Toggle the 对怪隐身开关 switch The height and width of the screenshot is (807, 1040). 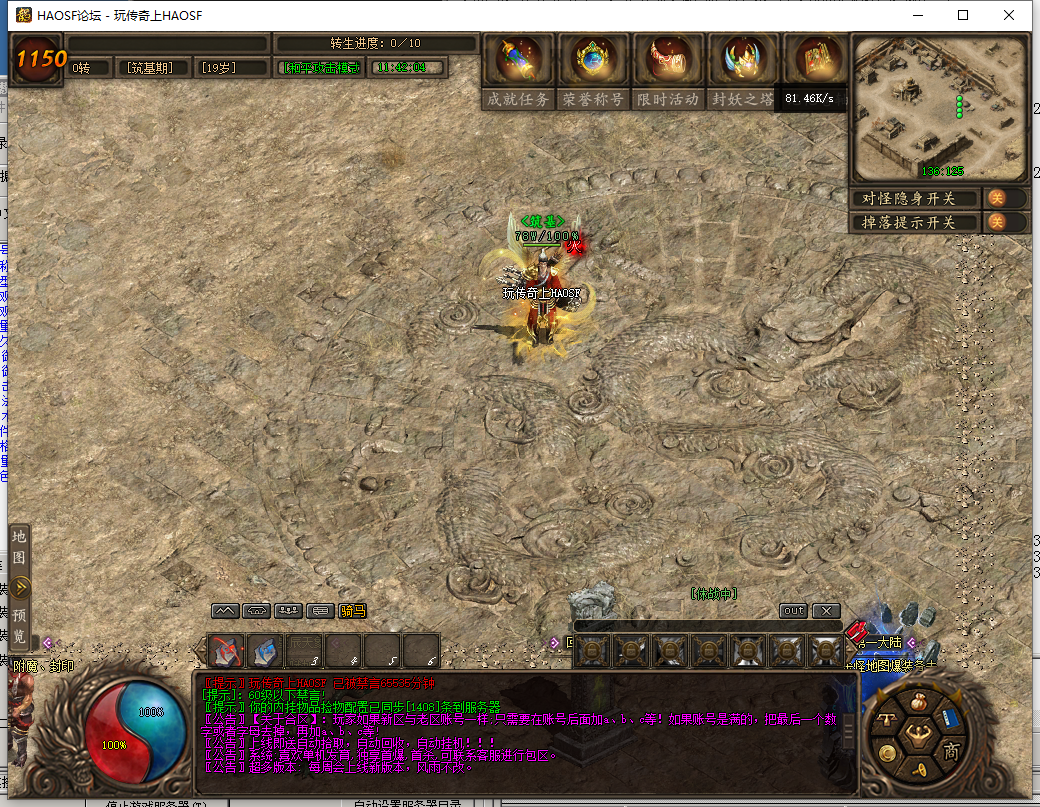[996, 198]
